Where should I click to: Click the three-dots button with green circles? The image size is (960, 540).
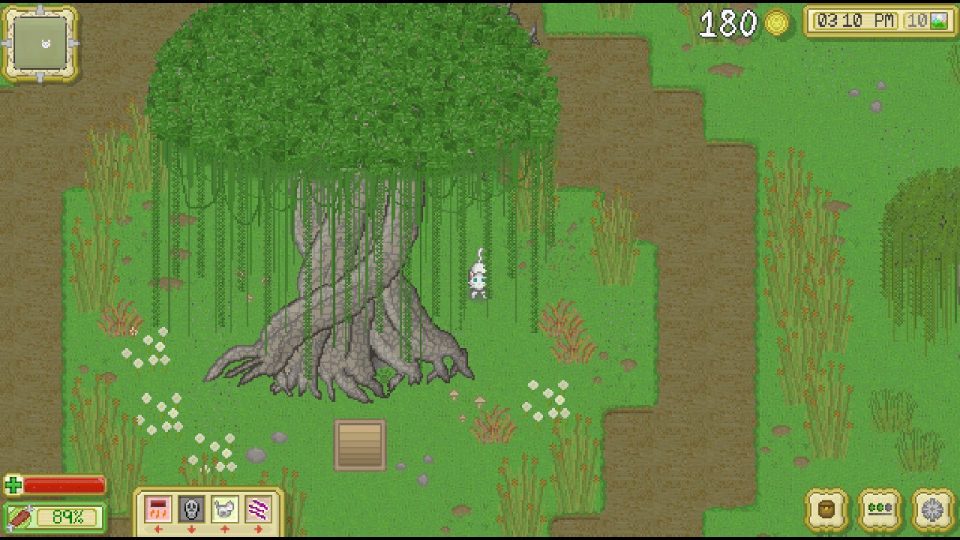click(x=880, y=509)
